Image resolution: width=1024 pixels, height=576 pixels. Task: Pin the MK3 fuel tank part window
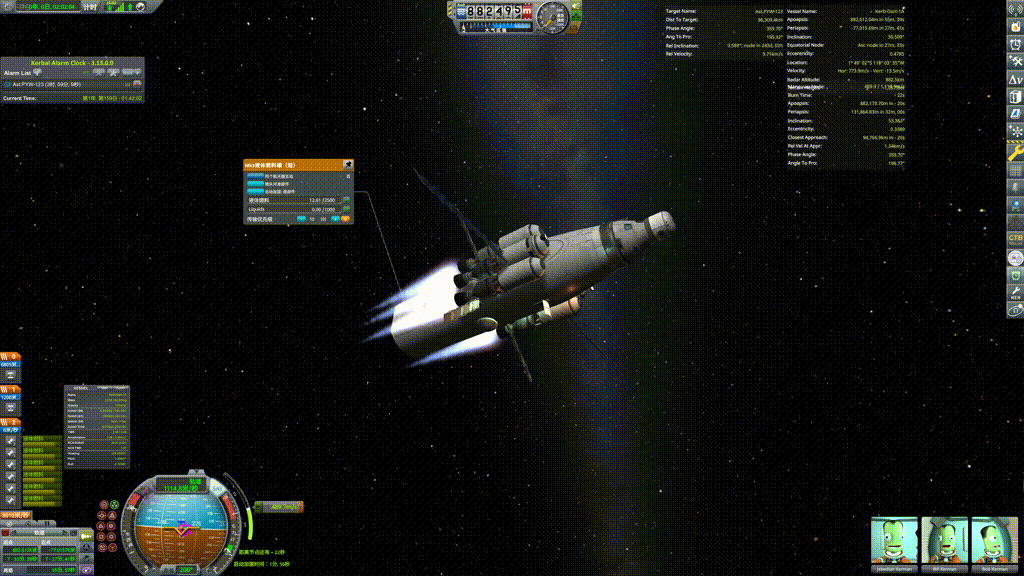pos(347,165)
